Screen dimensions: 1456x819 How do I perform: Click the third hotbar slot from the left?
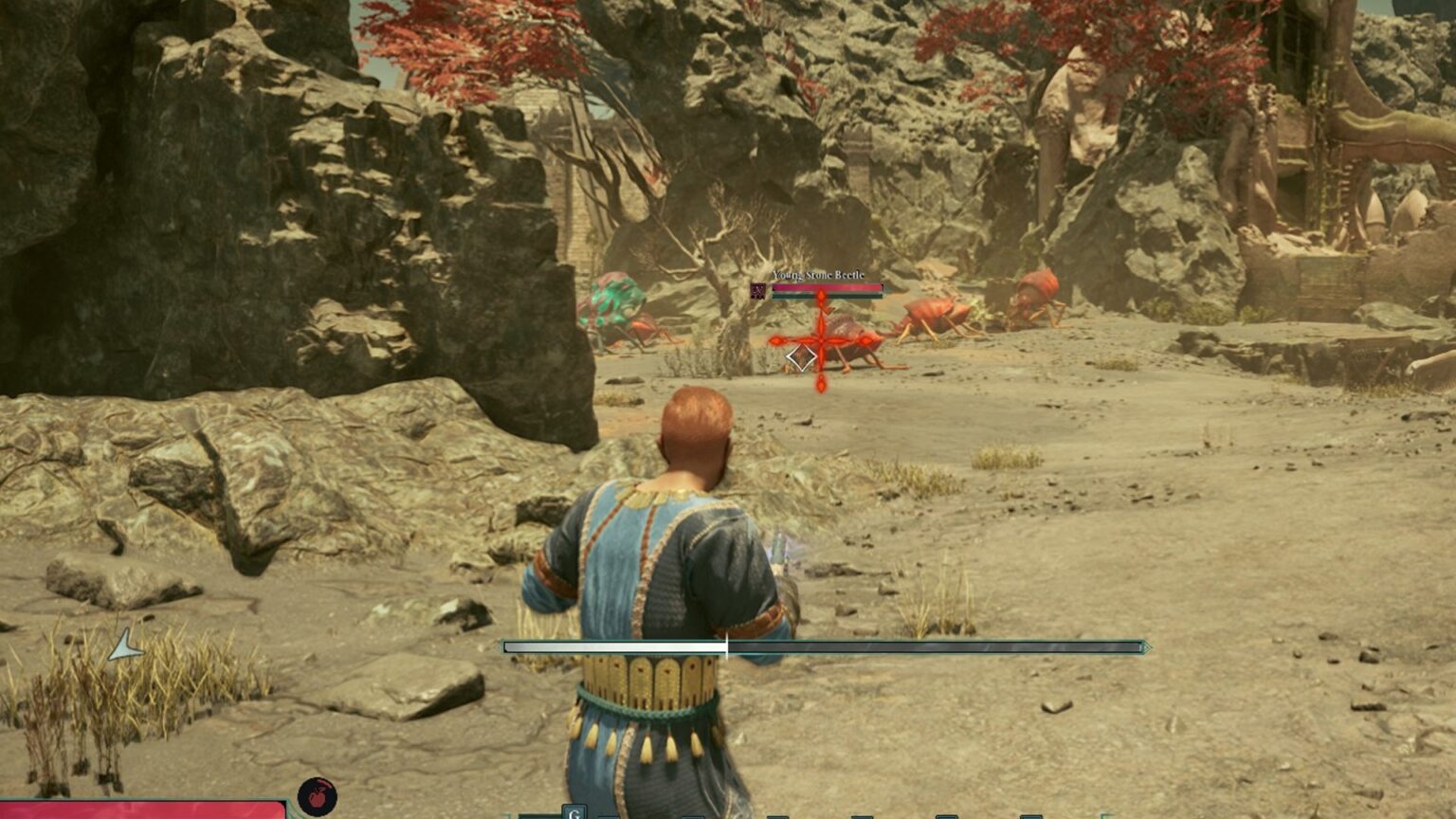(691, 813)
